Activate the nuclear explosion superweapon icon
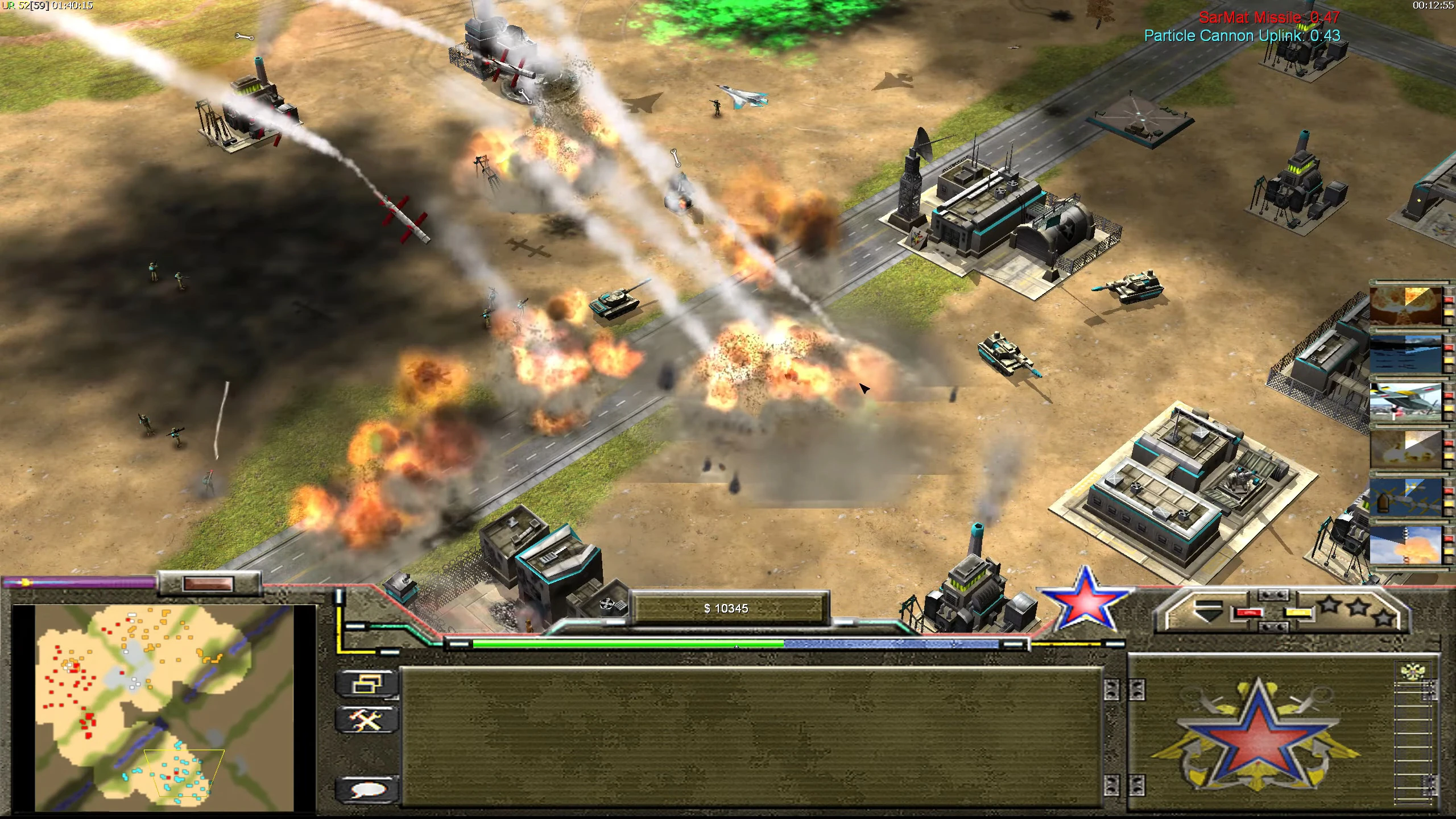The width and height of the screenshot is (1456, 819). point(1406,307)
